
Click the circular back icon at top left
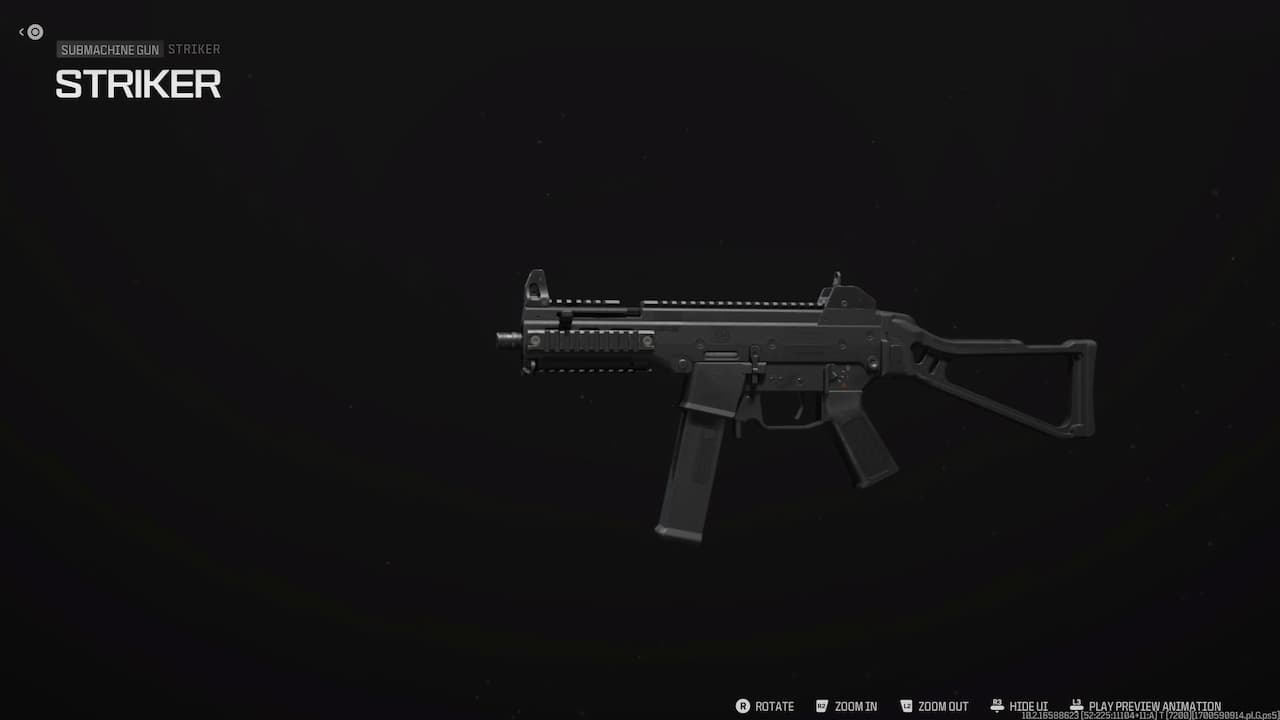click(34, 32)
